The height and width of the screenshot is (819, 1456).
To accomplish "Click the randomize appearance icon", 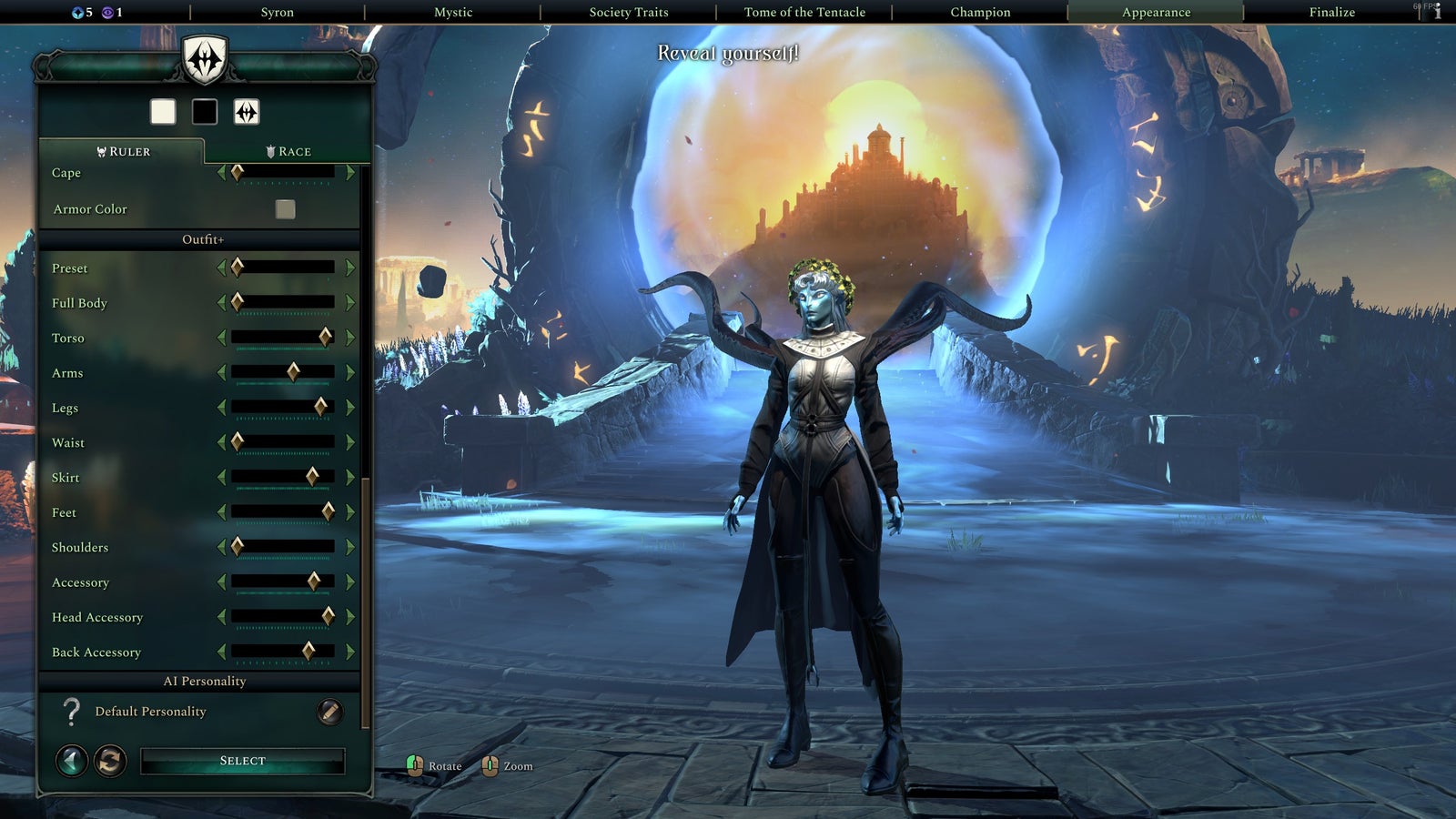I will (108, 760).
